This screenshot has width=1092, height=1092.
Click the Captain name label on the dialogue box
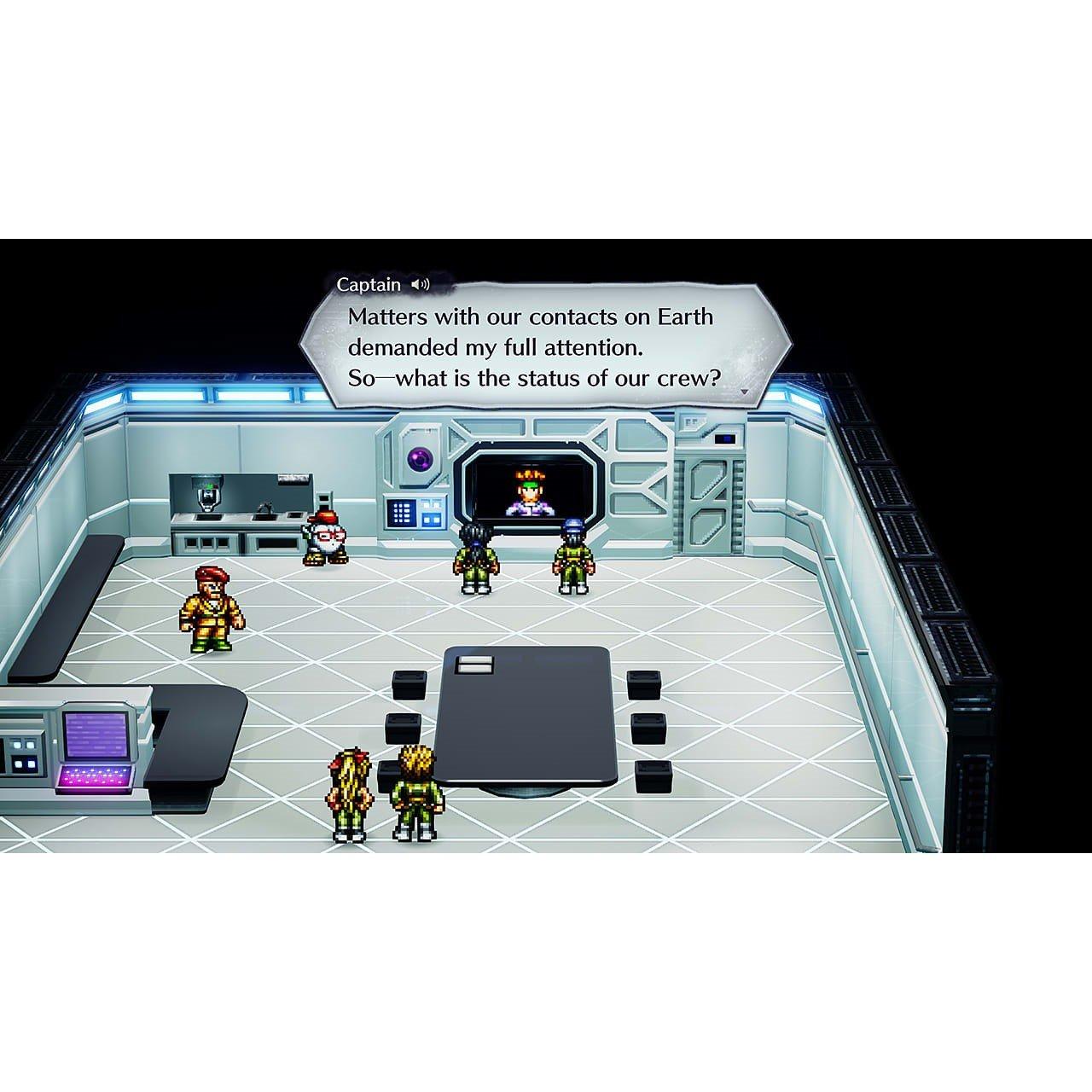tap(369, 284)
